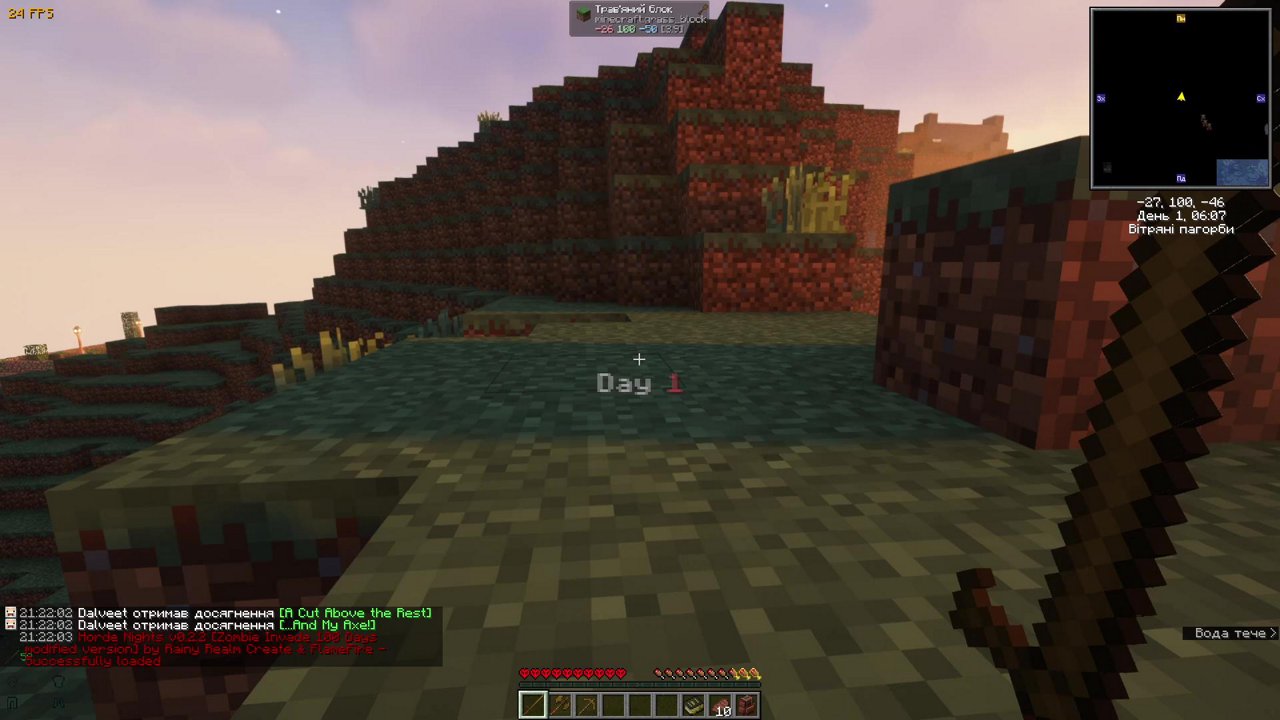Open the water texture preview inside the minimap
1280x720 pixels.
[x=1243, y=171]
